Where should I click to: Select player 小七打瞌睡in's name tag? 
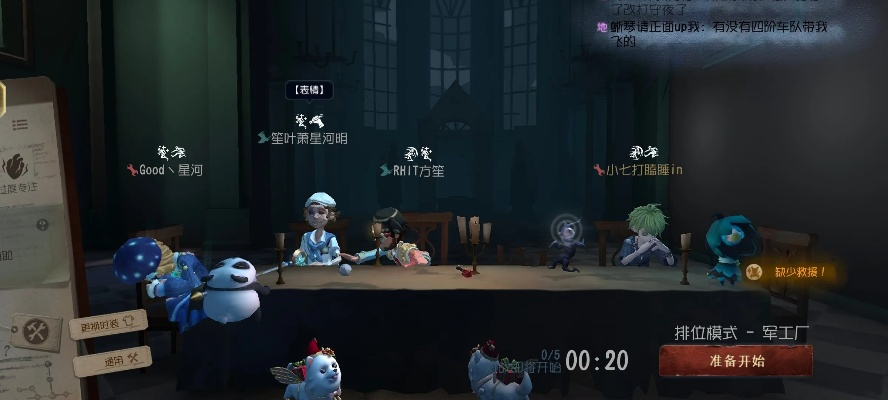[638, 170]
